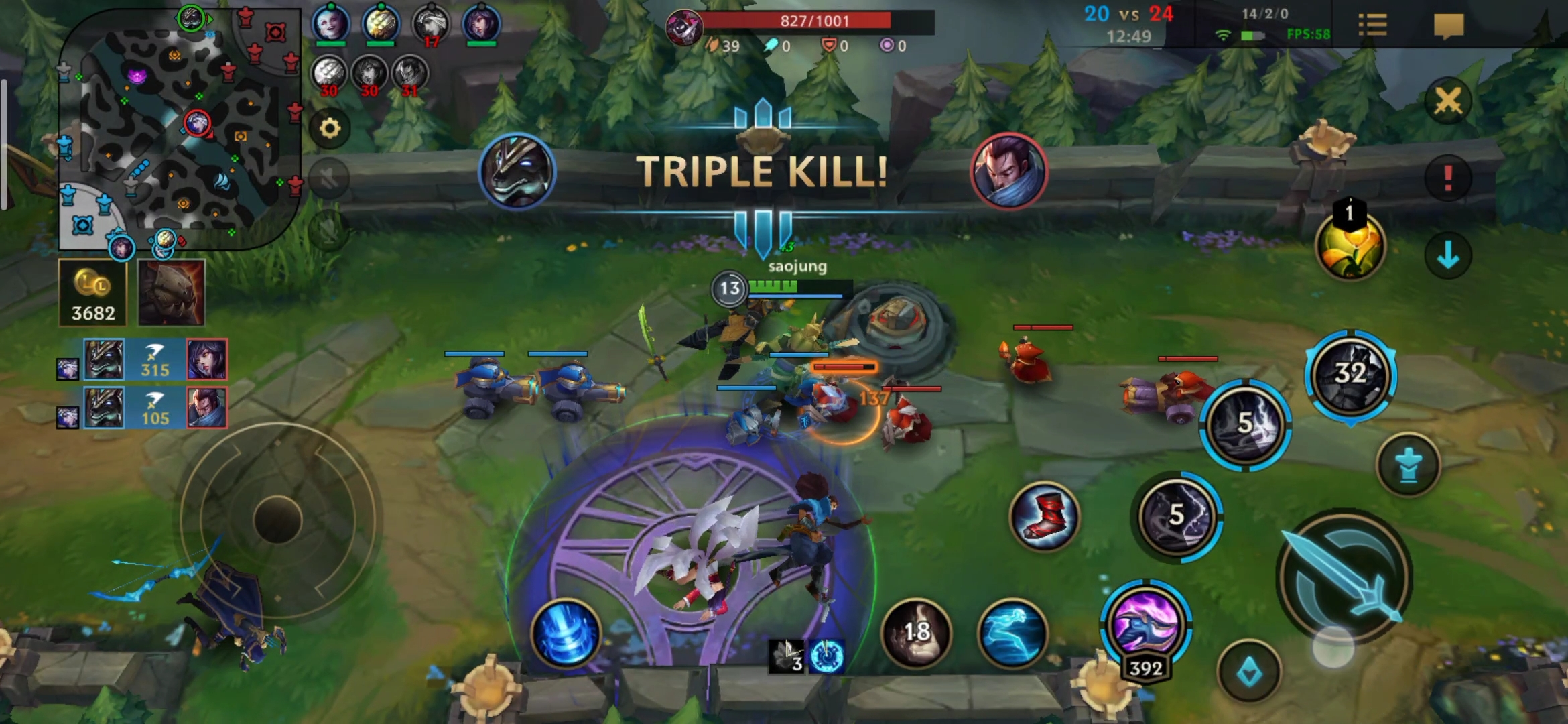Image resolution: width=1568 pixels, height=724 pixels.
Task: Send the danger exclamation ping
Action: click(1448, 178)
